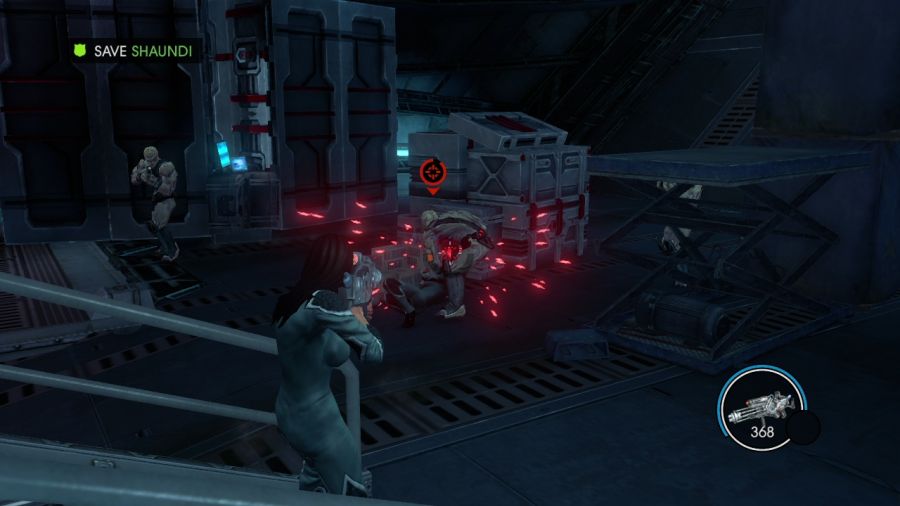The height and width of the screenshot is (506, 900).
Task: Click the green shield objective icon
Action: 79,50
